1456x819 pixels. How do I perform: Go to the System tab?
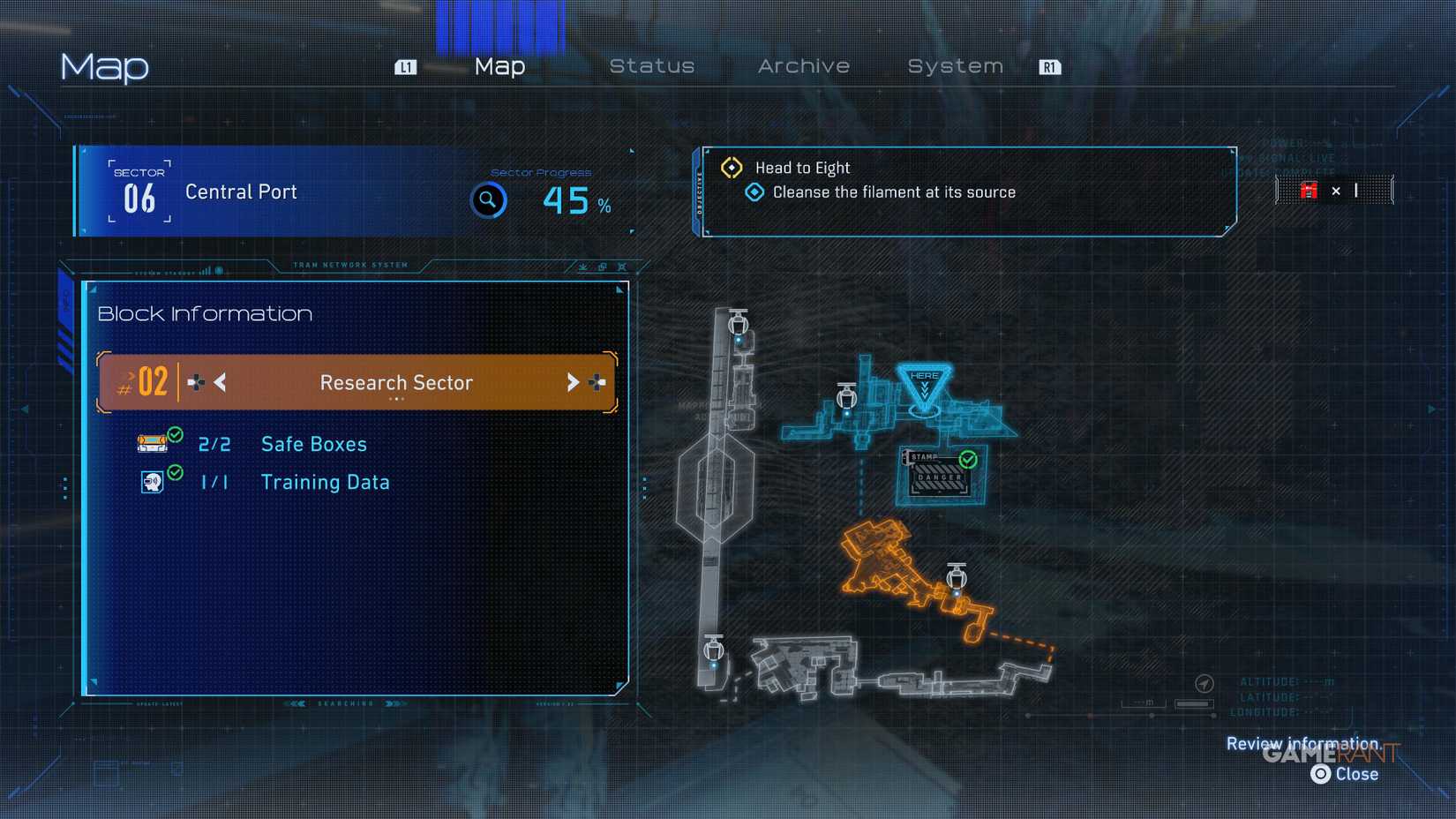pyautogui.click(x=955, y=66)
